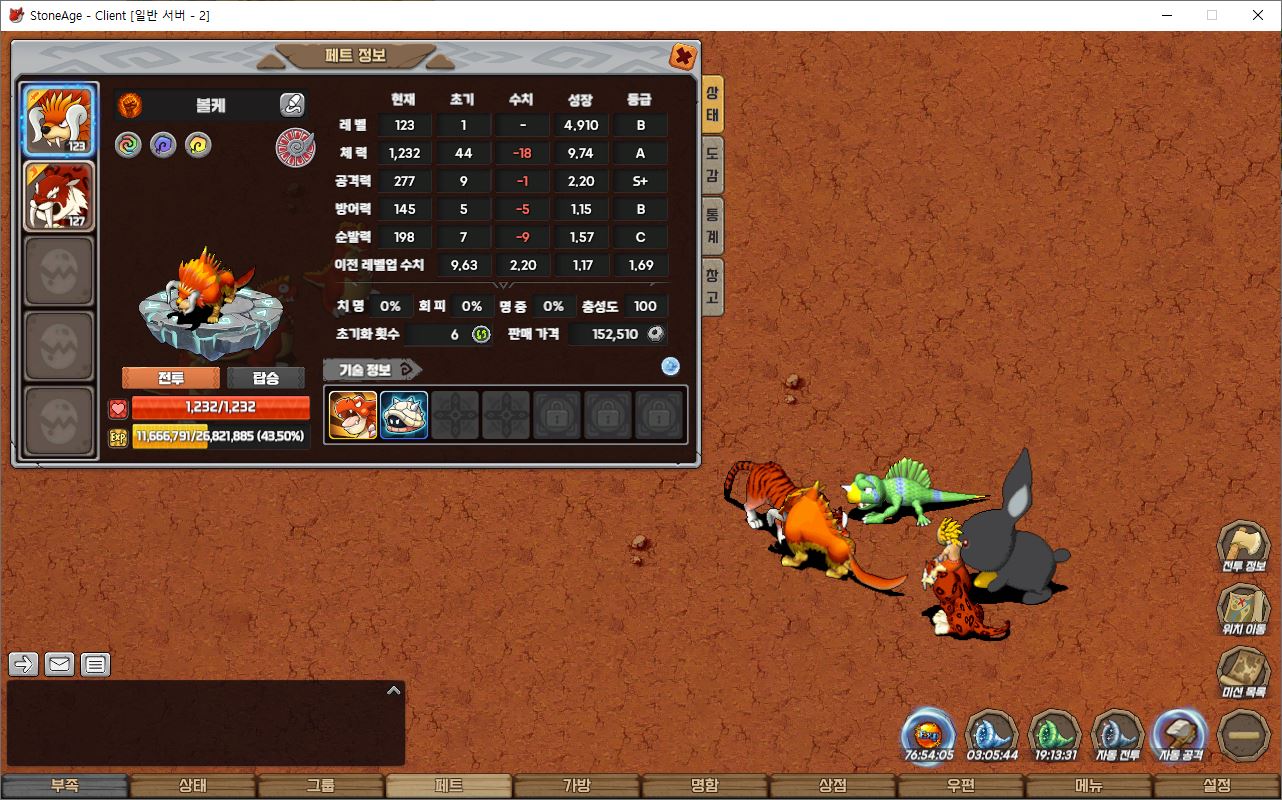Select the level 127 sabertooth pet portrait
This screenshot has width=1282, height=800.
coord(59,196)
